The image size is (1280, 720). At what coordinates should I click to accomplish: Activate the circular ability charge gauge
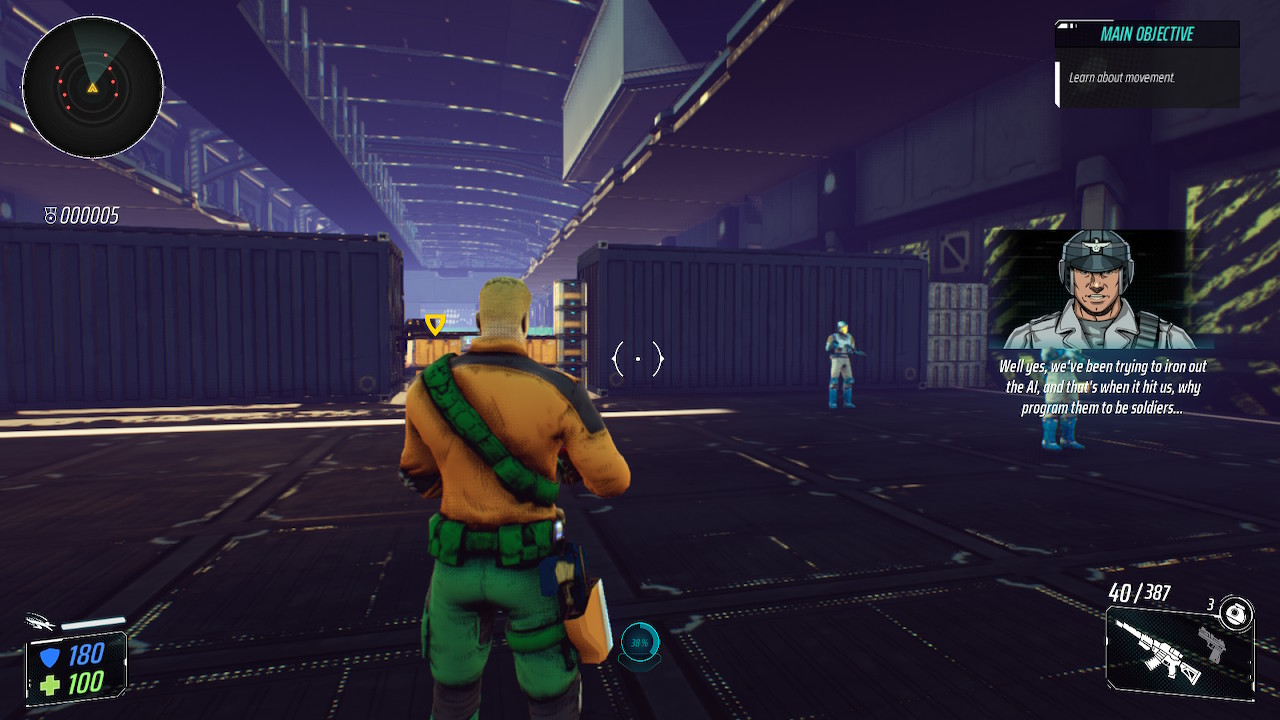coord(640,642)
